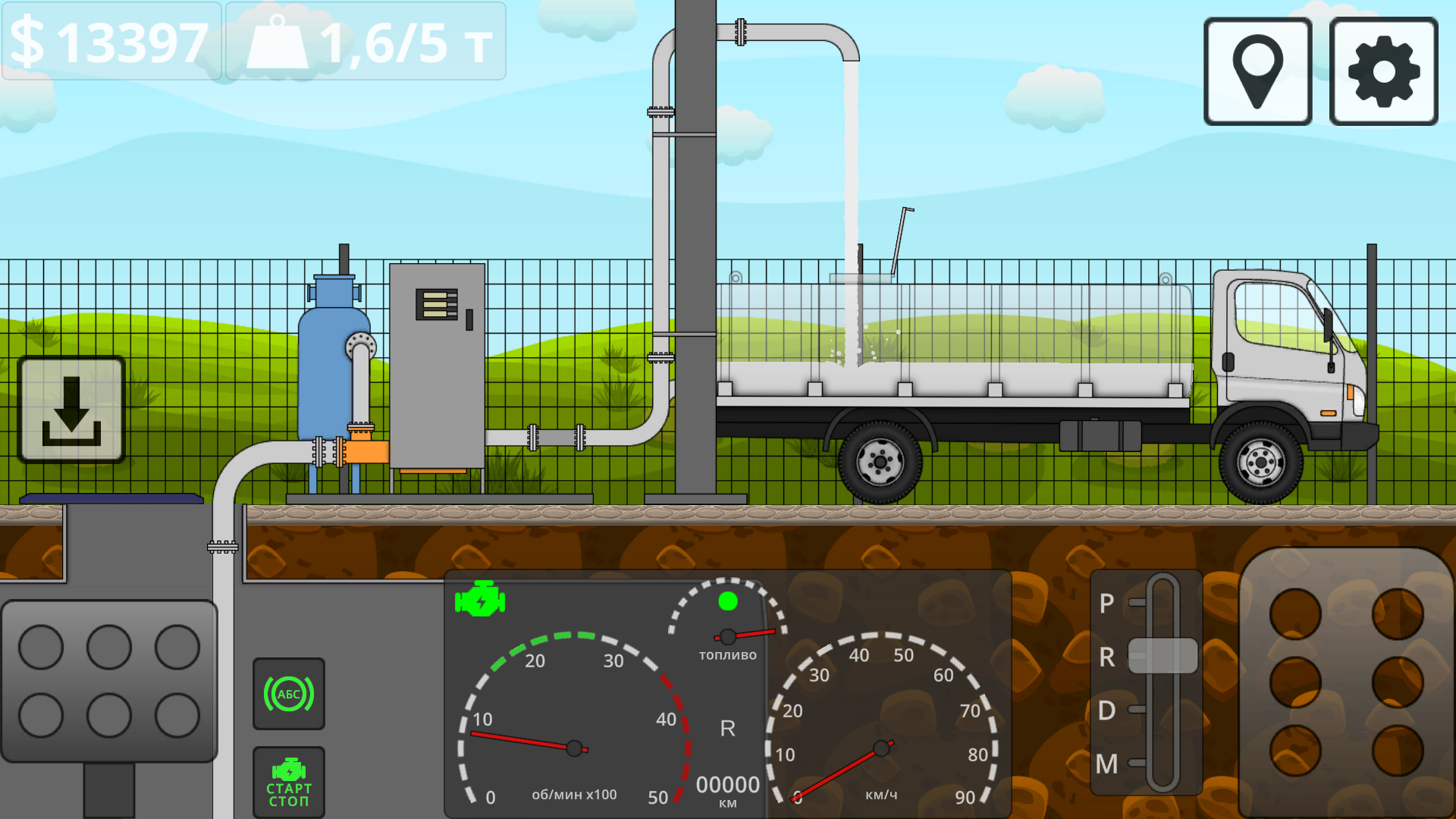Click the R indicator on the dashboard
The width and height of the screenshot is (1456, 819).
[727, 730]
